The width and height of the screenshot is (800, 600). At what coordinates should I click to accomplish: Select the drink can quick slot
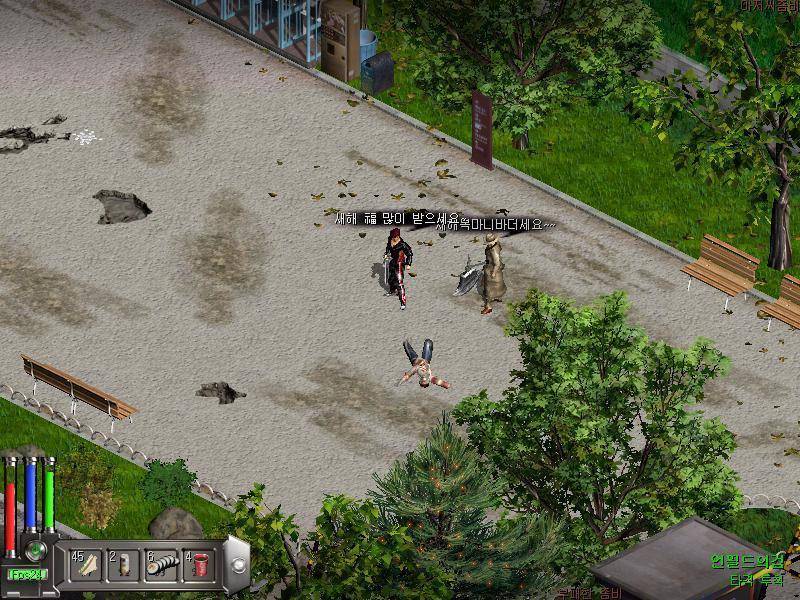124,564
